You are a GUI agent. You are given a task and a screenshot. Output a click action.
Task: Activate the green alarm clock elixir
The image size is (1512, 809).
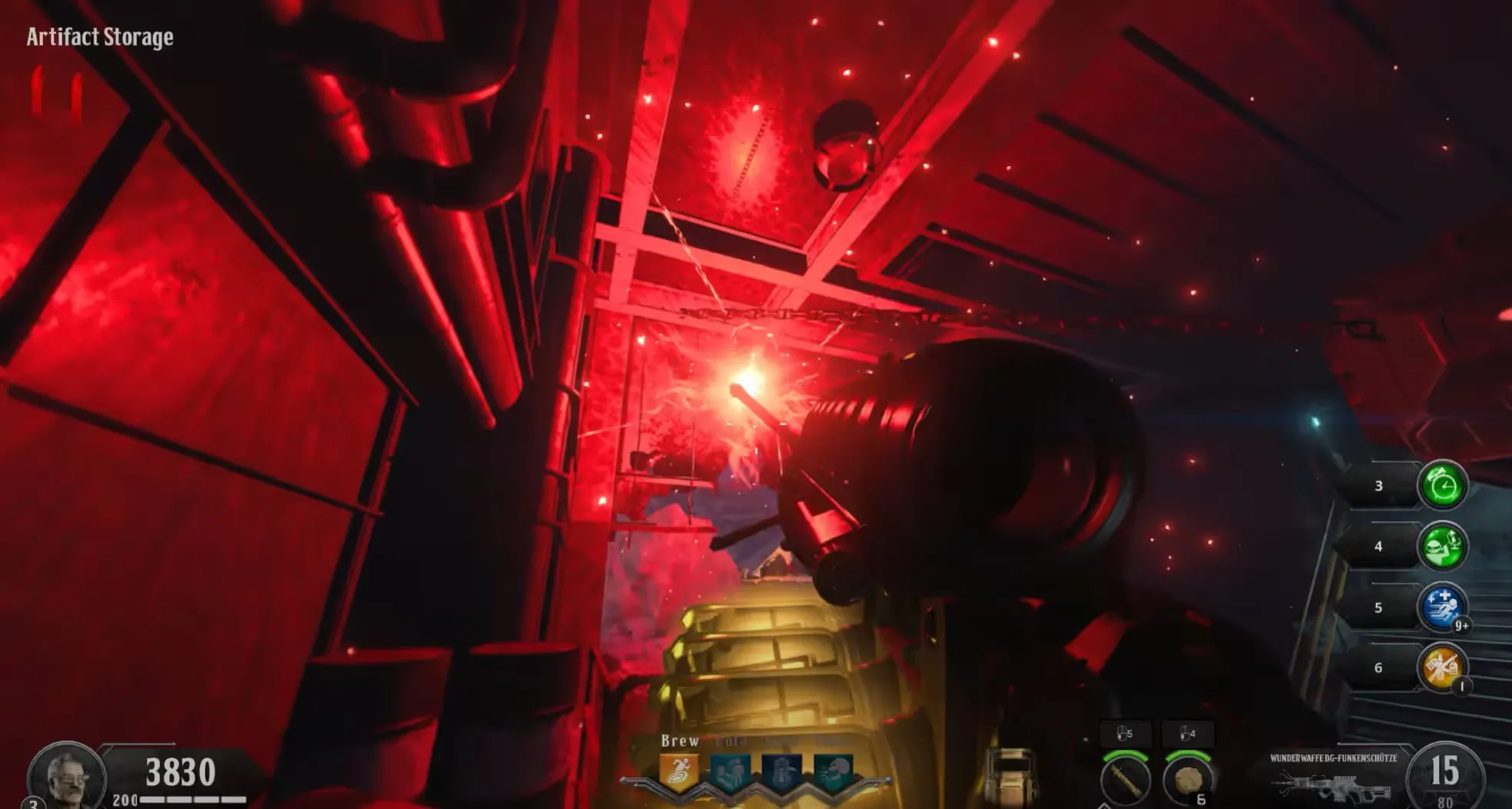pos(1443,485)
